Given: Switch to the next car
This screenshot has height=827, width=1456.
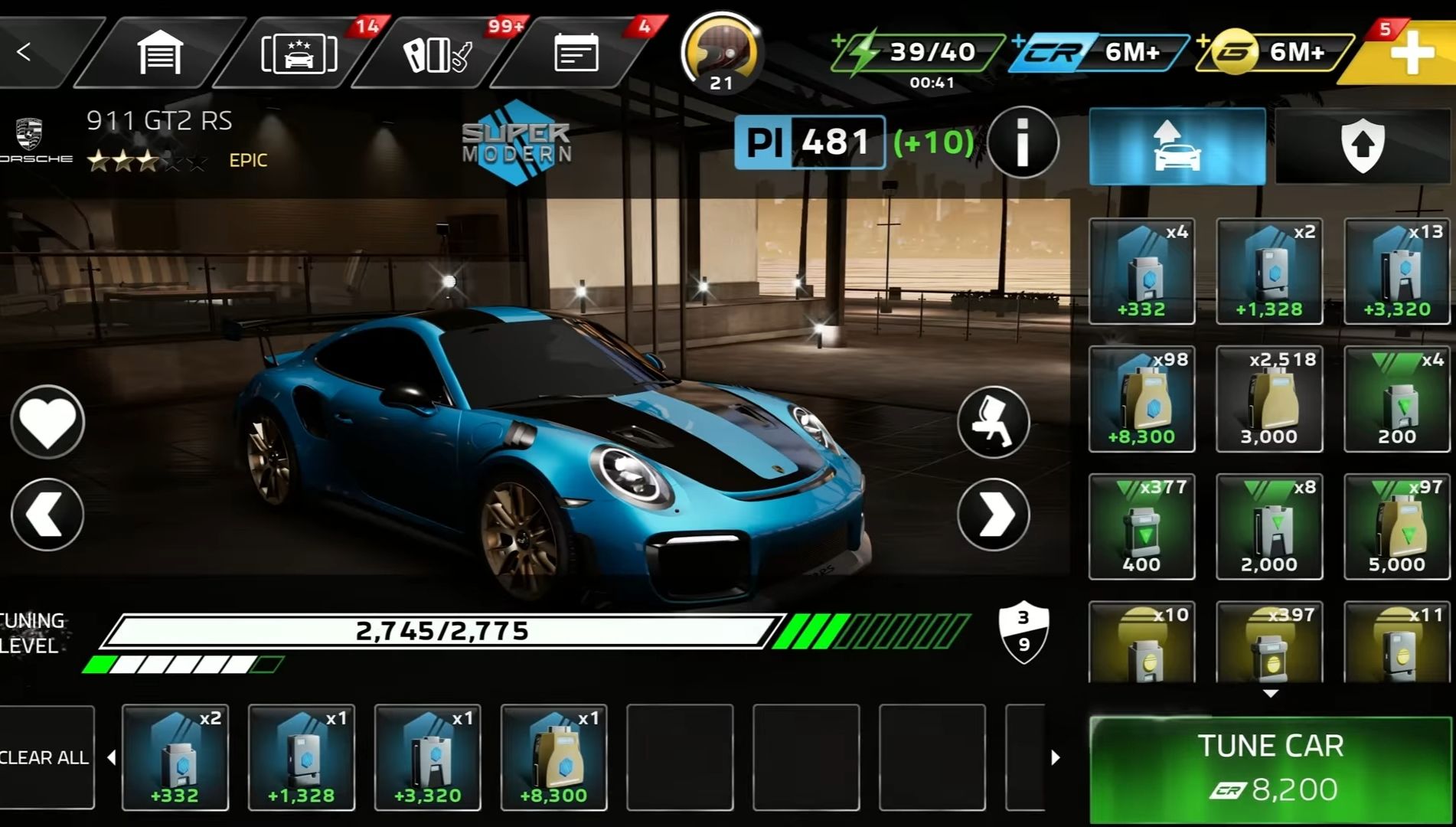Looking at the screenshot, I should click(993, 514).
